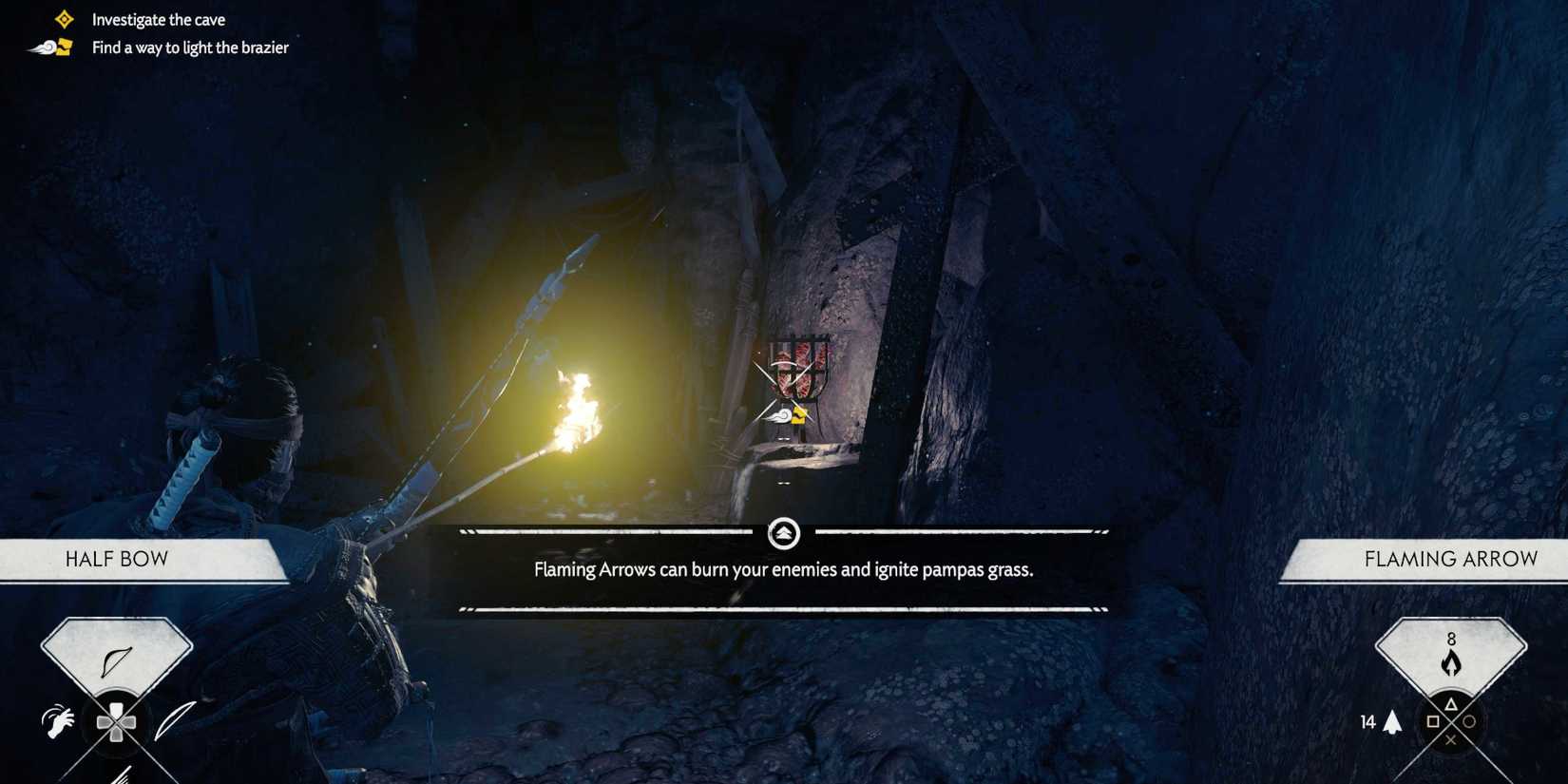Expand the d-pad selector in the bottom left
This screenshot has width=1568, height=784.
pyautogui.click(x=117, y=721)
